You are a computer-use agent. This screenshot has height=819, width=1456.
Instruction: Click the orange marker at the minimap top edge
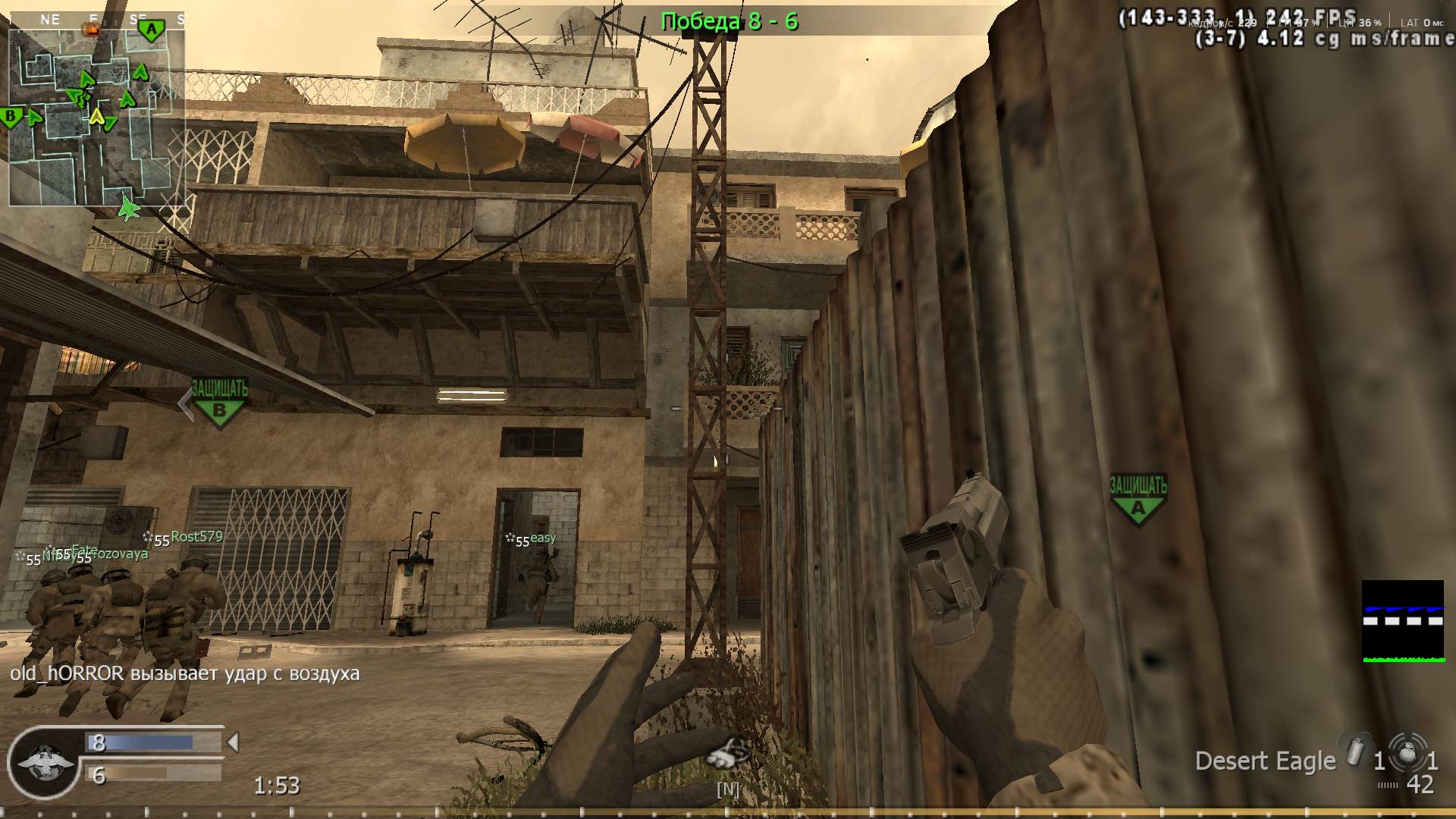point(91,30)
